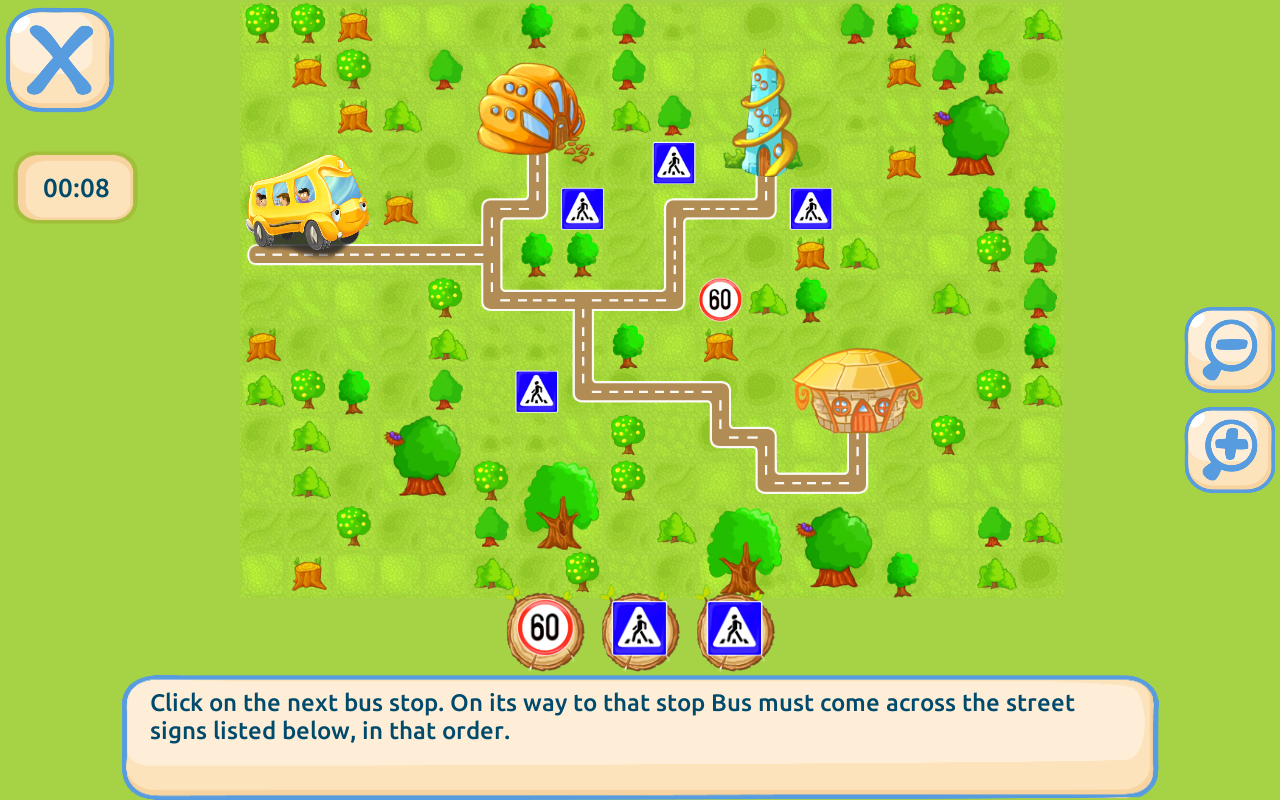Exit the level with the X button

pos(57,59)
